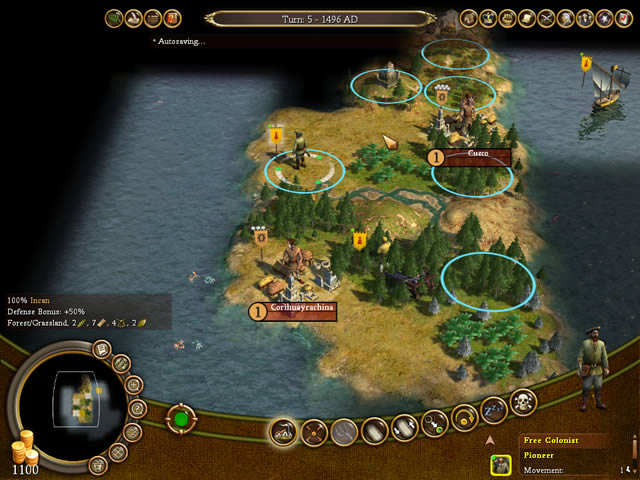Click the circular arrow unit command
Viewport: 640px width, 480px height.
(464, 417)
